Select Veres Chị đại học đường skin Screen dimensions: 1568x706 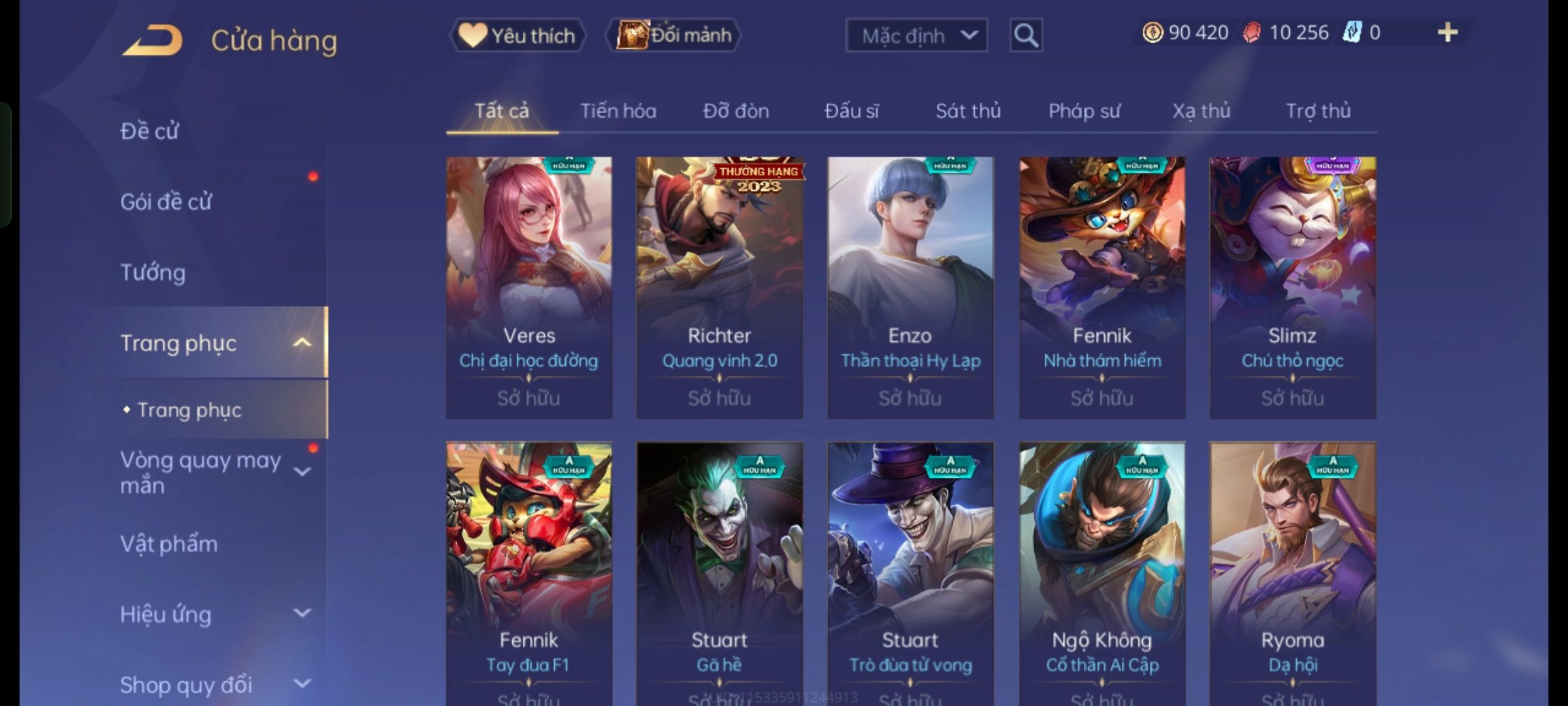tap(529, 288)
